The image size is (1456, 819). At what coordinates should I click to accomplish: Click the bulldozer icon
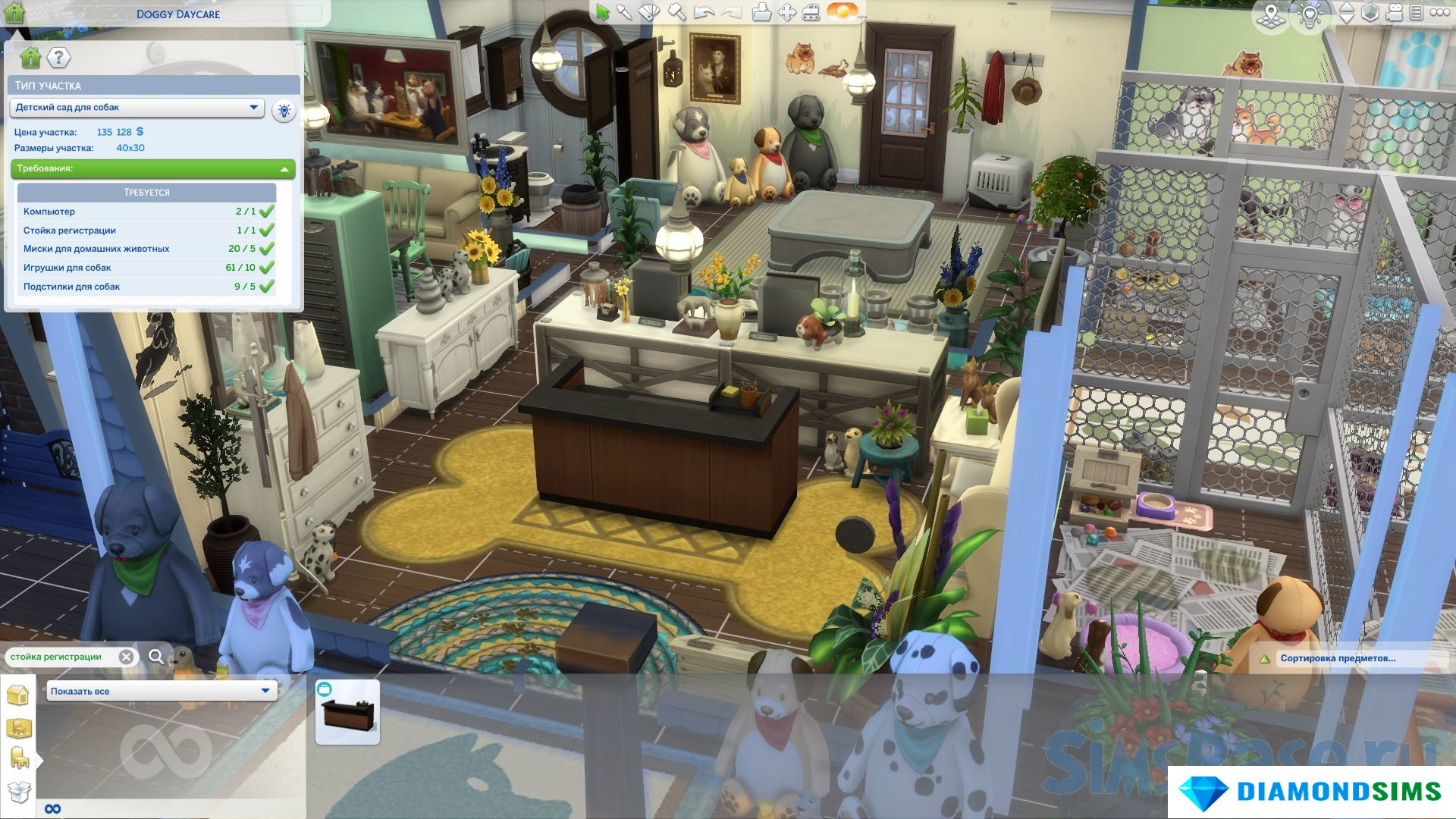click(x=811, y=12)
